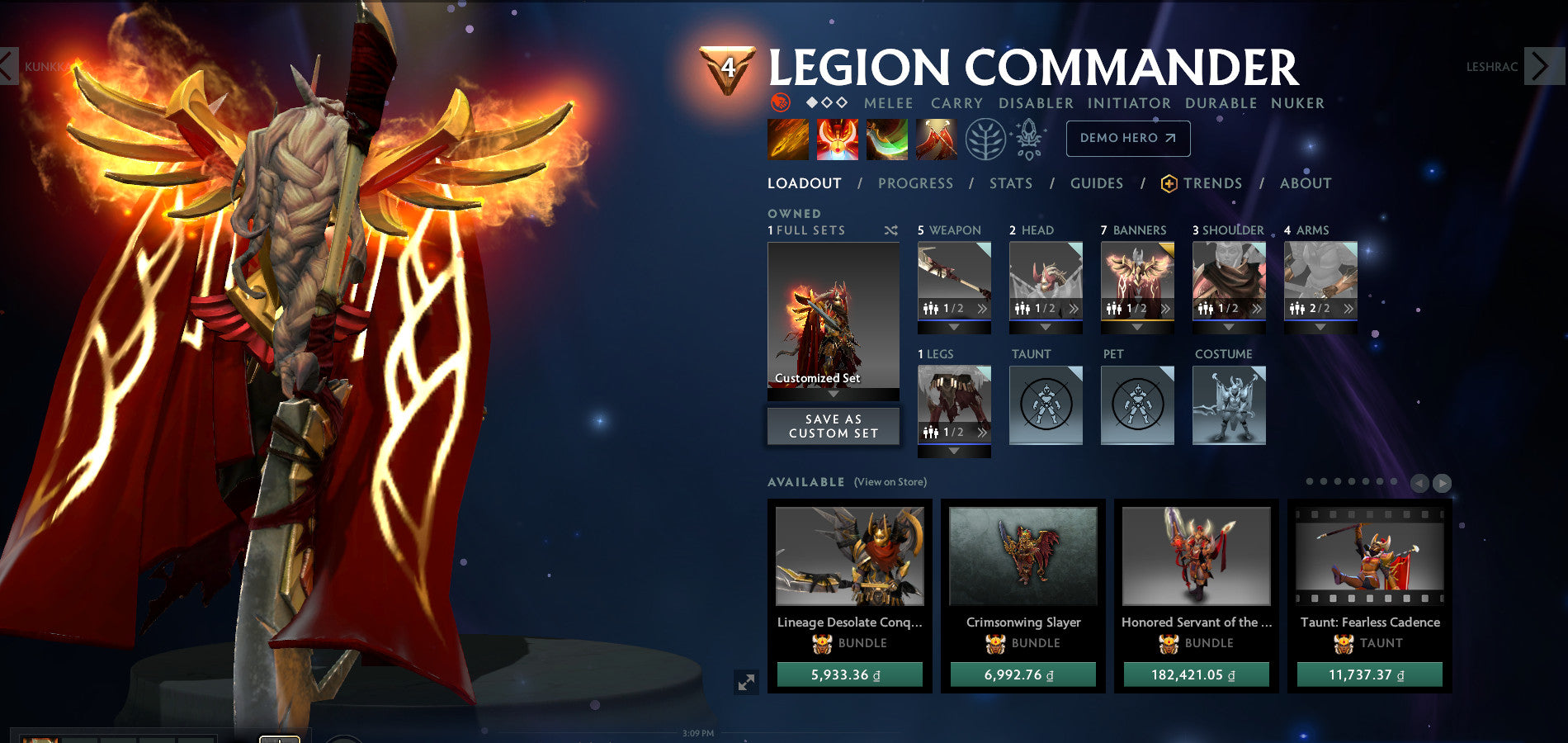
Task: Switch to the STATS tab
Action: click(x=1011, y=183)
